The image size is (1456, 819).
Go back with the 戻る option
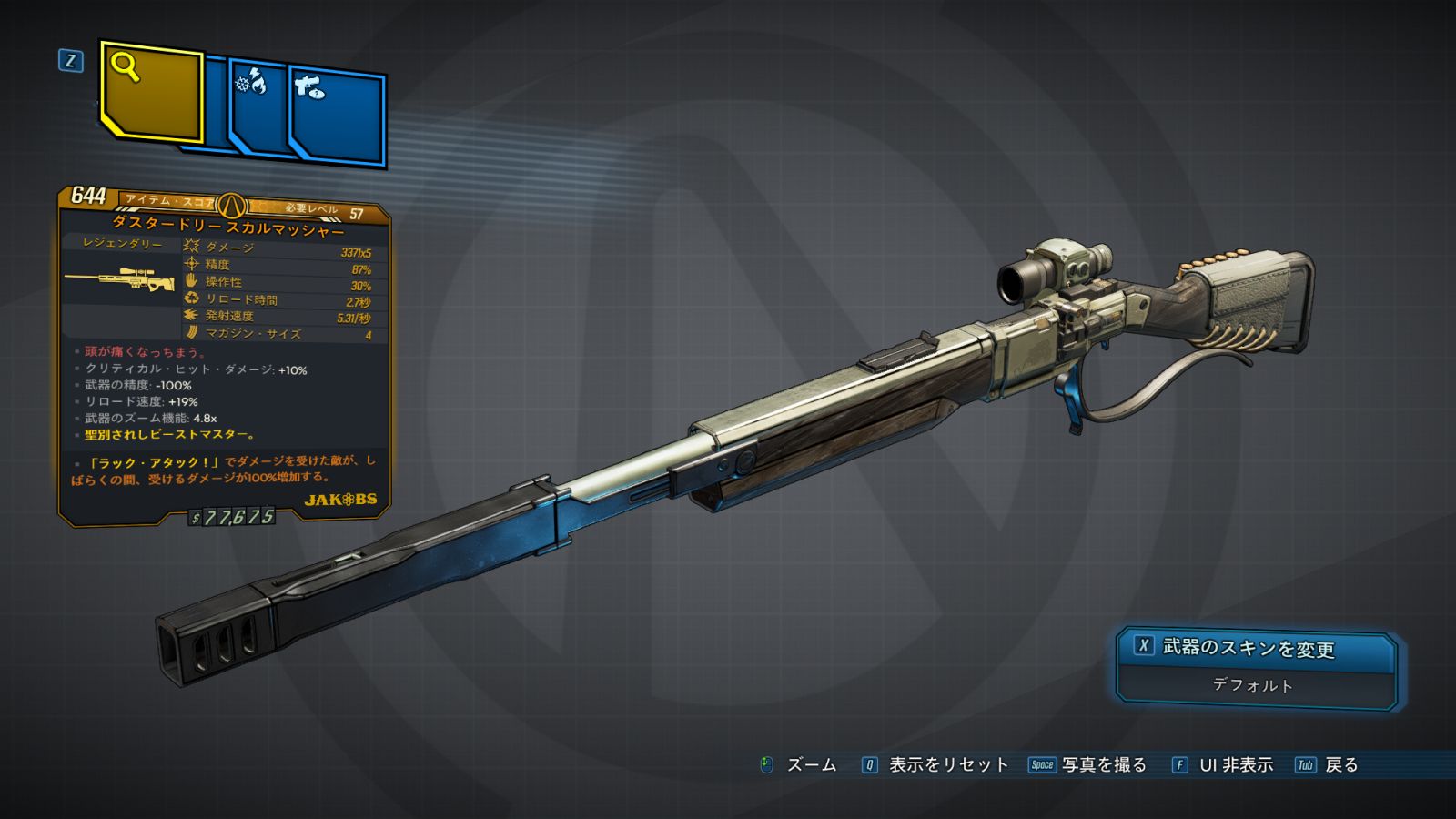[x=1328, y=765]
